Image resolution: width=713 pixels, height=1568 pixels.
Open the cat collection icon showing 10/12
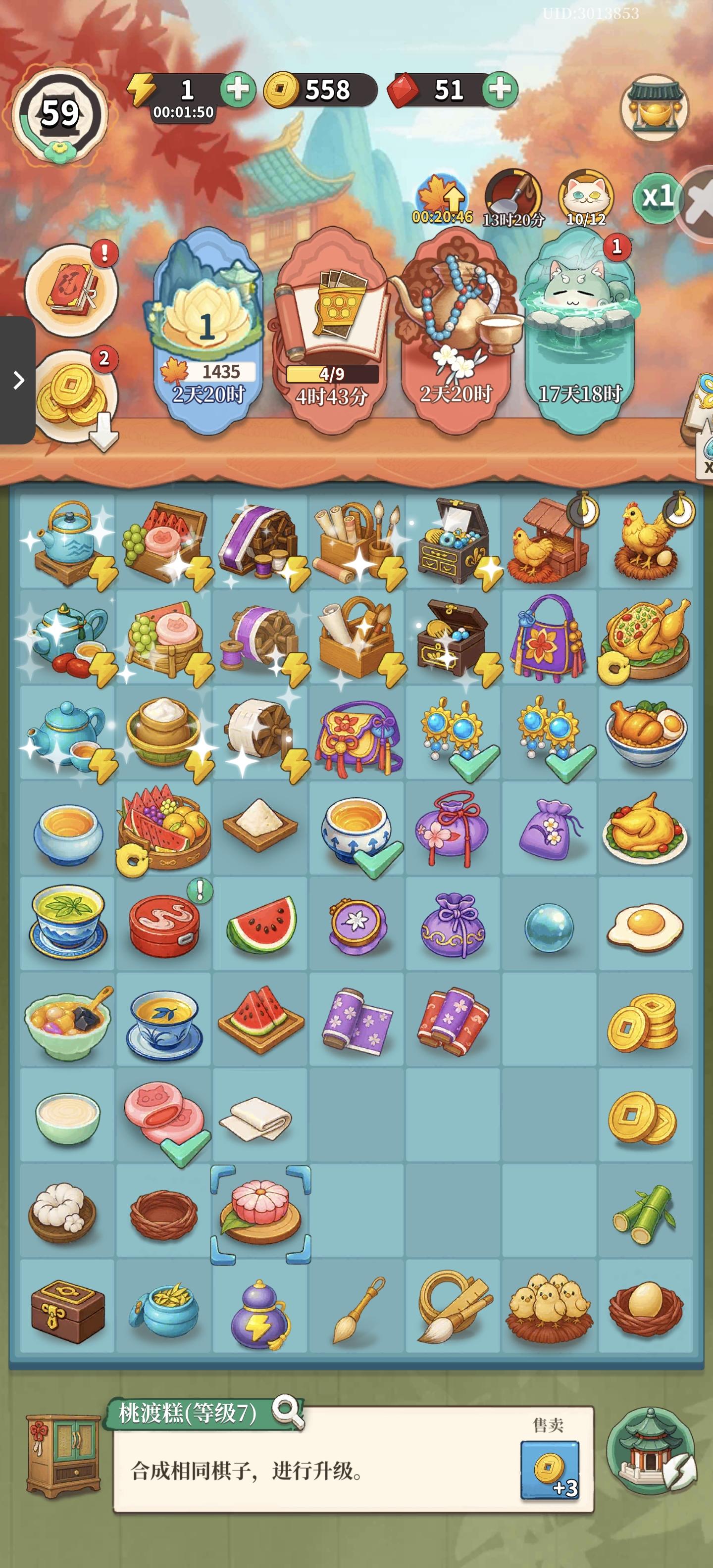pyautogui.click(x=583, y=194)
